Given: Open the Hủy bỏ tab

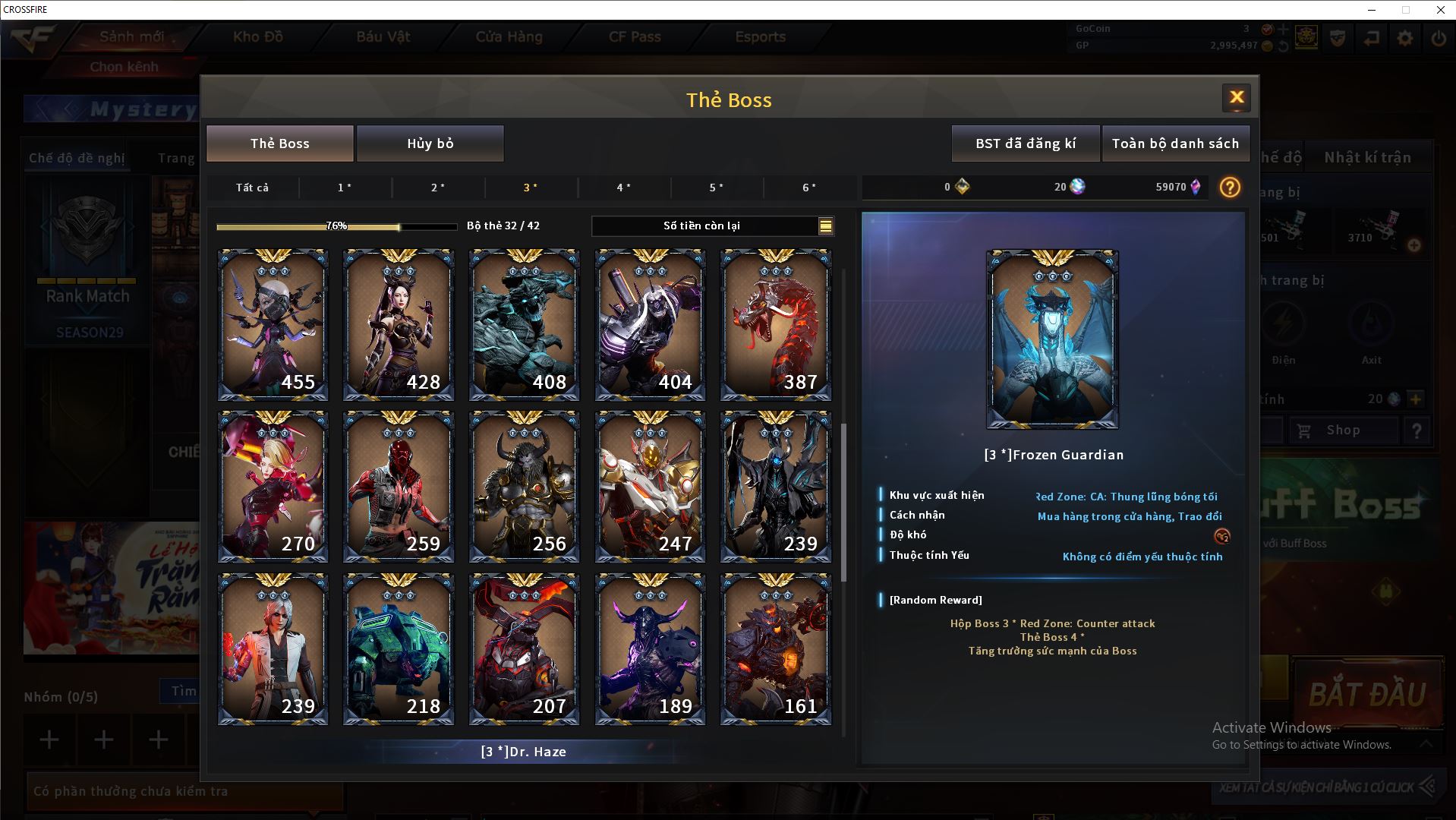Looking at the screenshot, I should click(x=430, y=143).
